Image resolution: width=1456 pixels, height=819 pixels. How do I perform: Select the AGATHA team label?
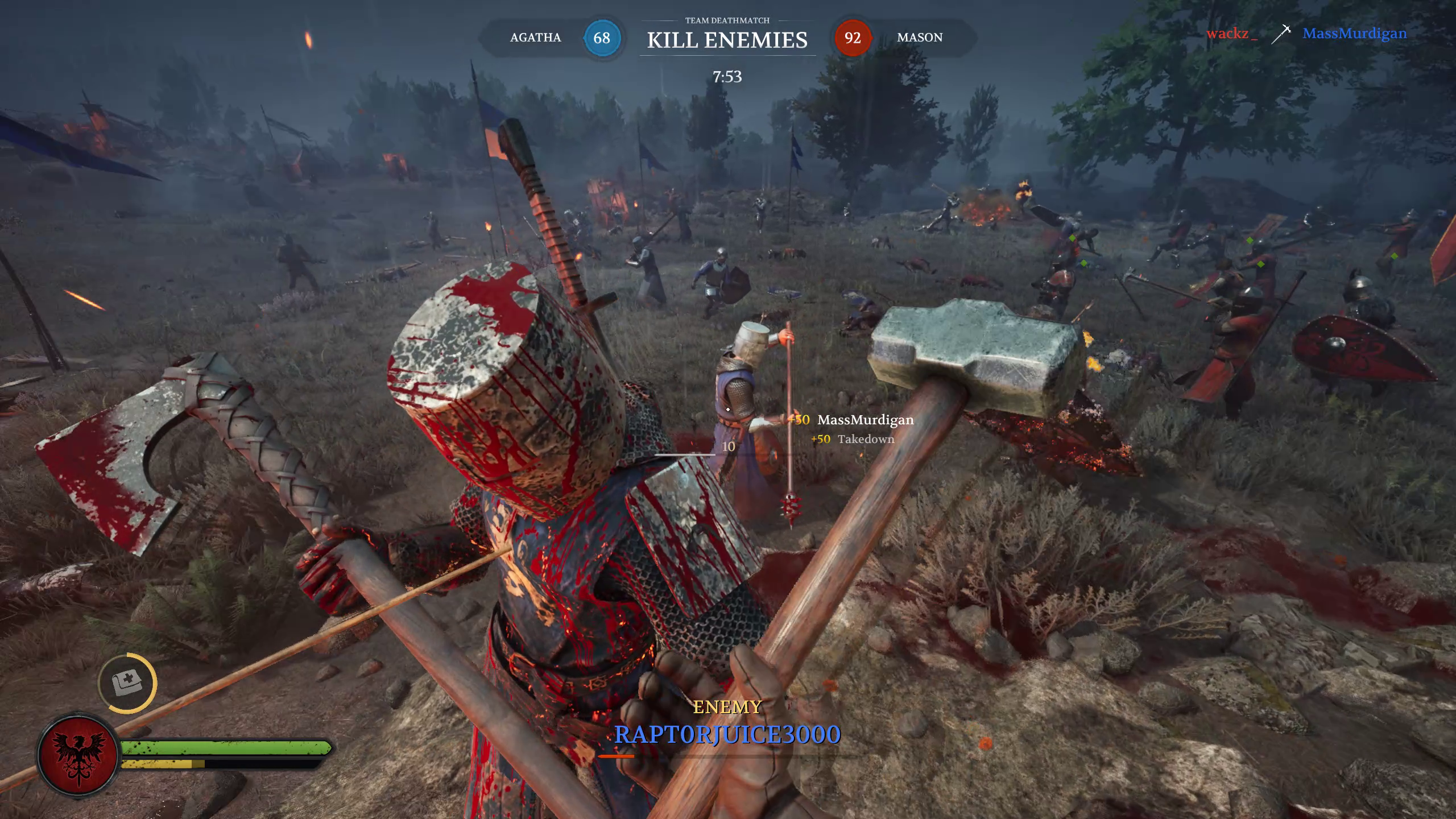point(534,38)
